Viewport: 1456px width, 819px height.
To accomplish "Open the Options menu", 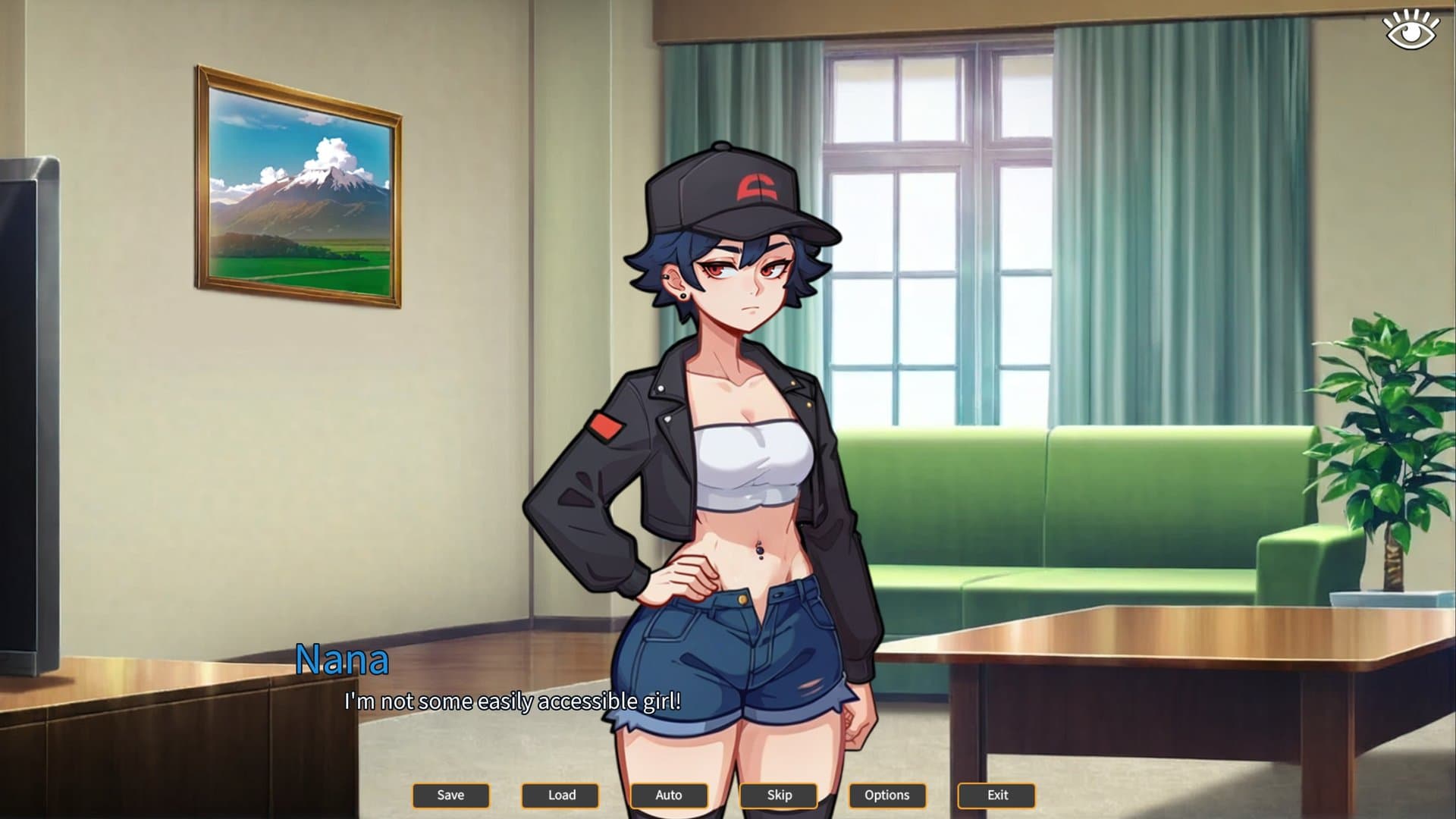I will pos(887,795).
